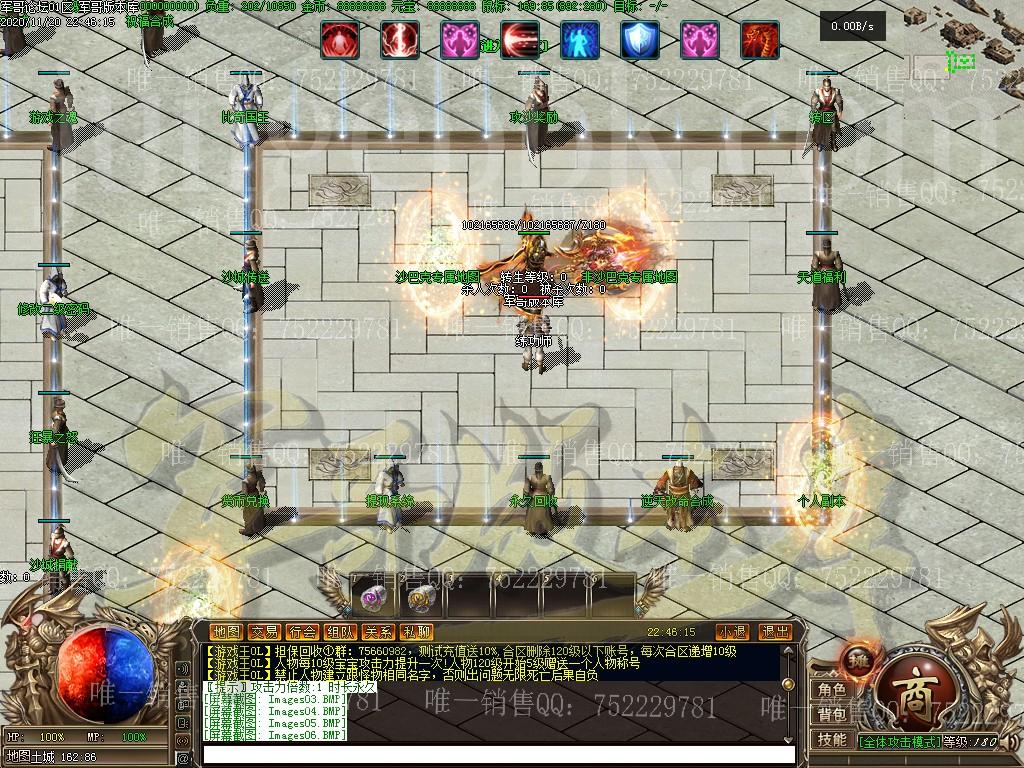The height and width of the screenshot is (768, 1024).
Task: Toggle the 全体攻击模式 attack mode
Action: [x=900, y=742]
